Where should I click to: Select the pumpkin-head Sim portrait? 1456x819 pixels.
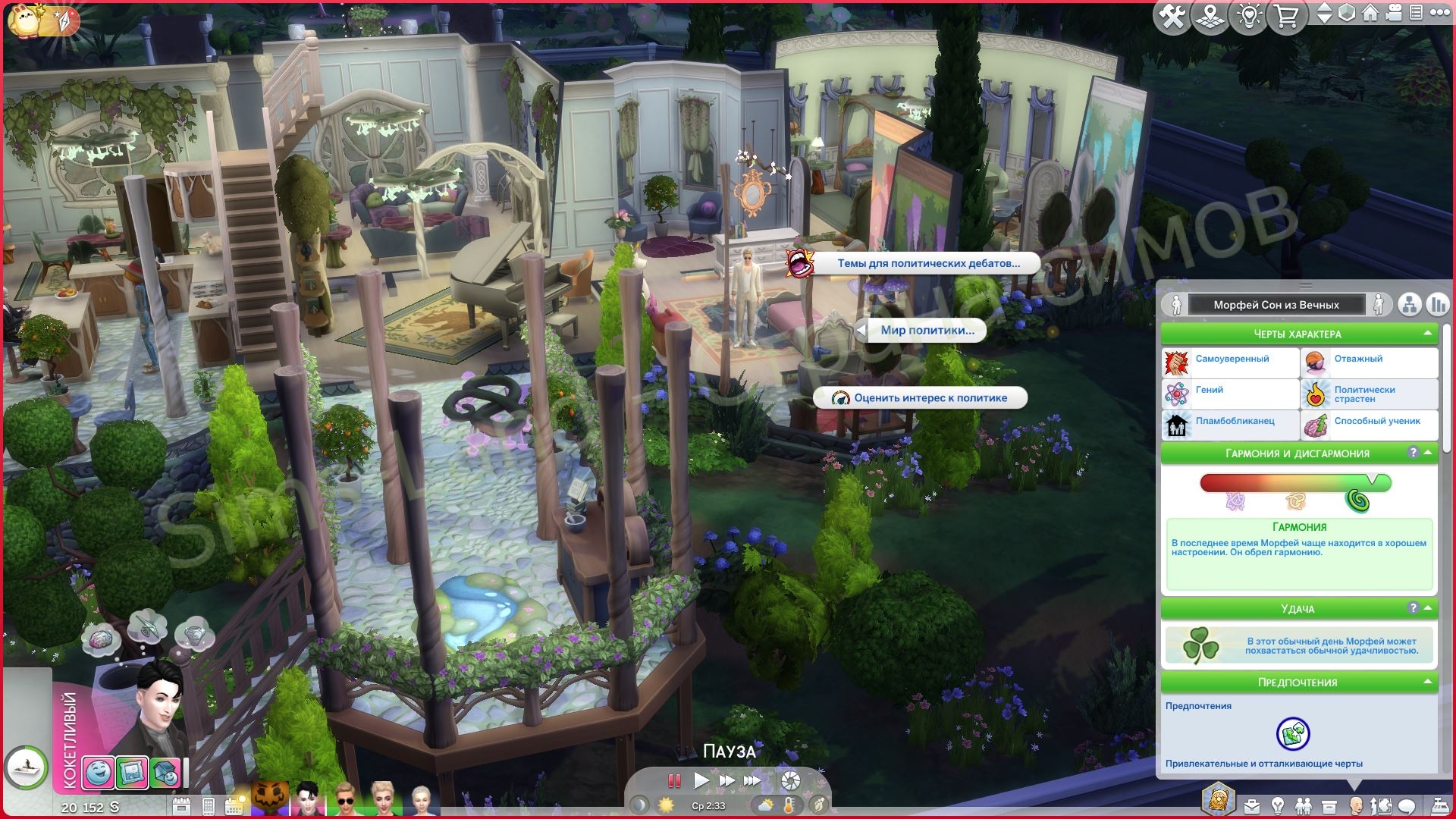click(x=271, y=799)
